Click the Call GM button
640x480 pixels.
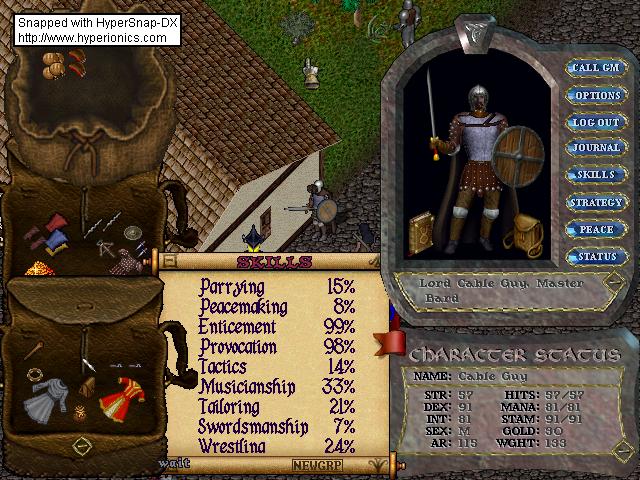click(596, 68)
